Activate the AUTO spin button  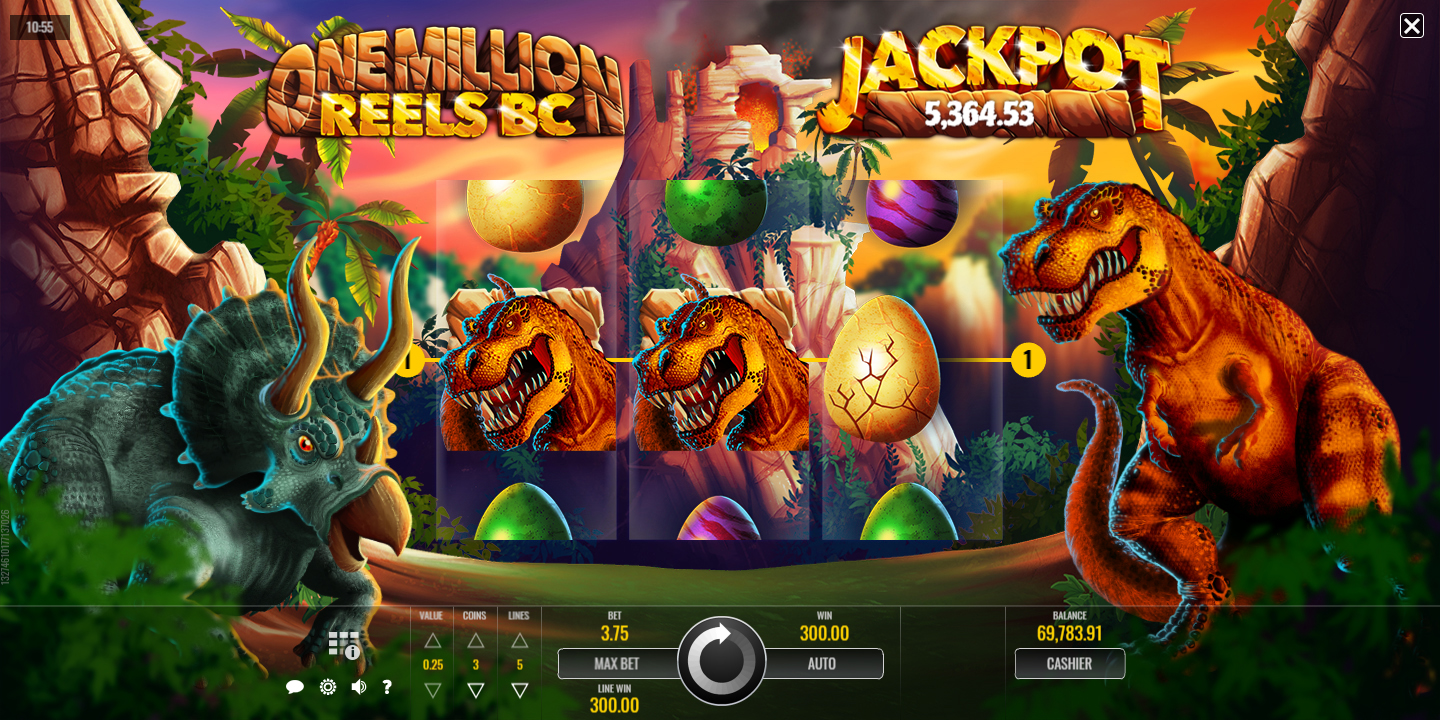(x=822, y=664)
